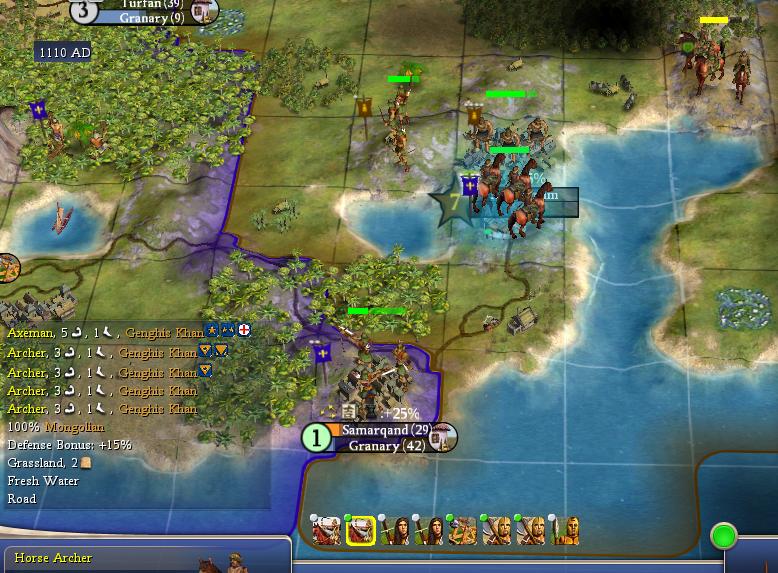
Task: Open the Samarqand city bar
Action: tap(375, 430)
